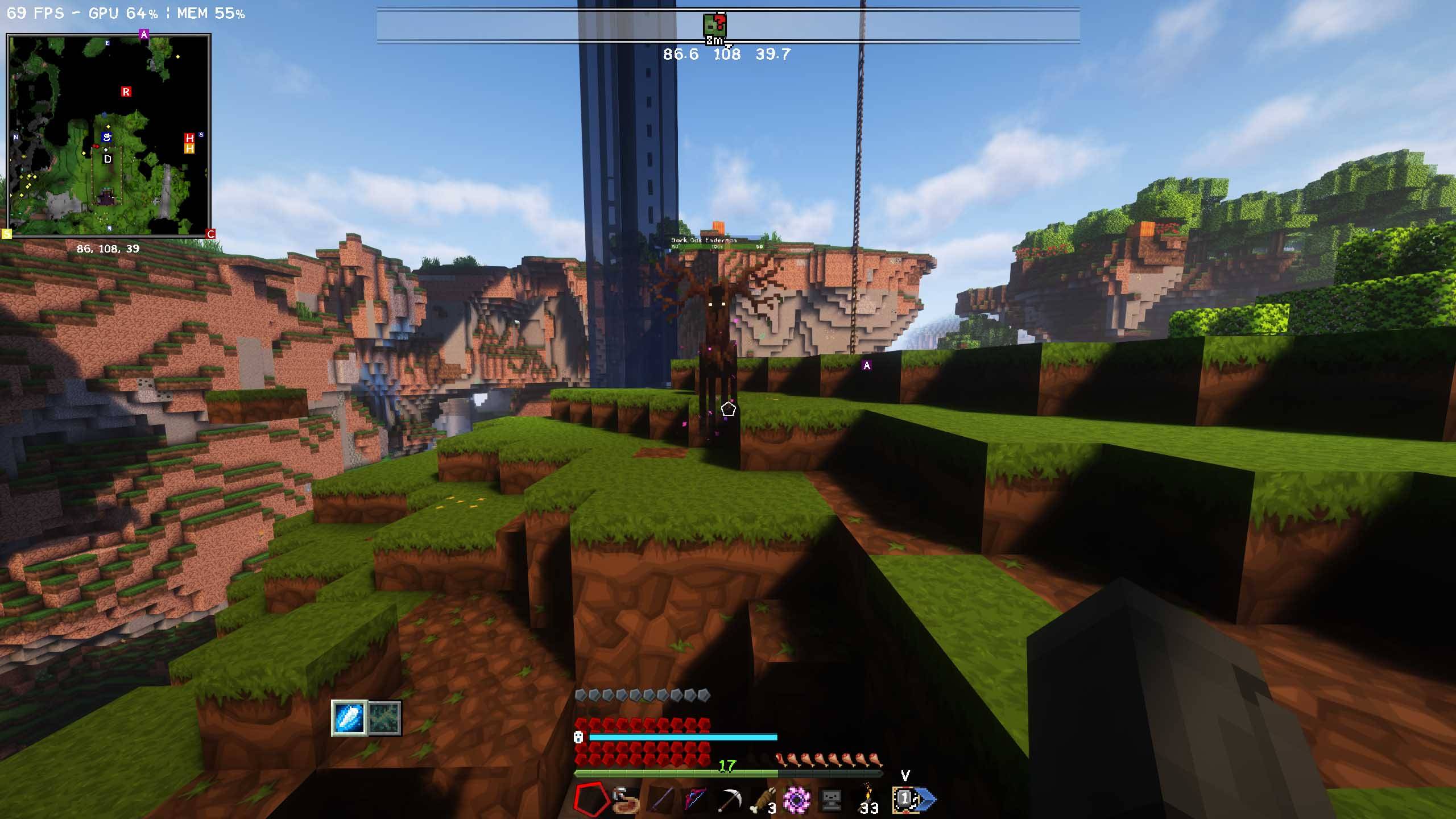Toggle the blue S waypoint on the minimap
Image resolution: width=1456 pixels, height=819 pixels.
(x=106, y=137)
